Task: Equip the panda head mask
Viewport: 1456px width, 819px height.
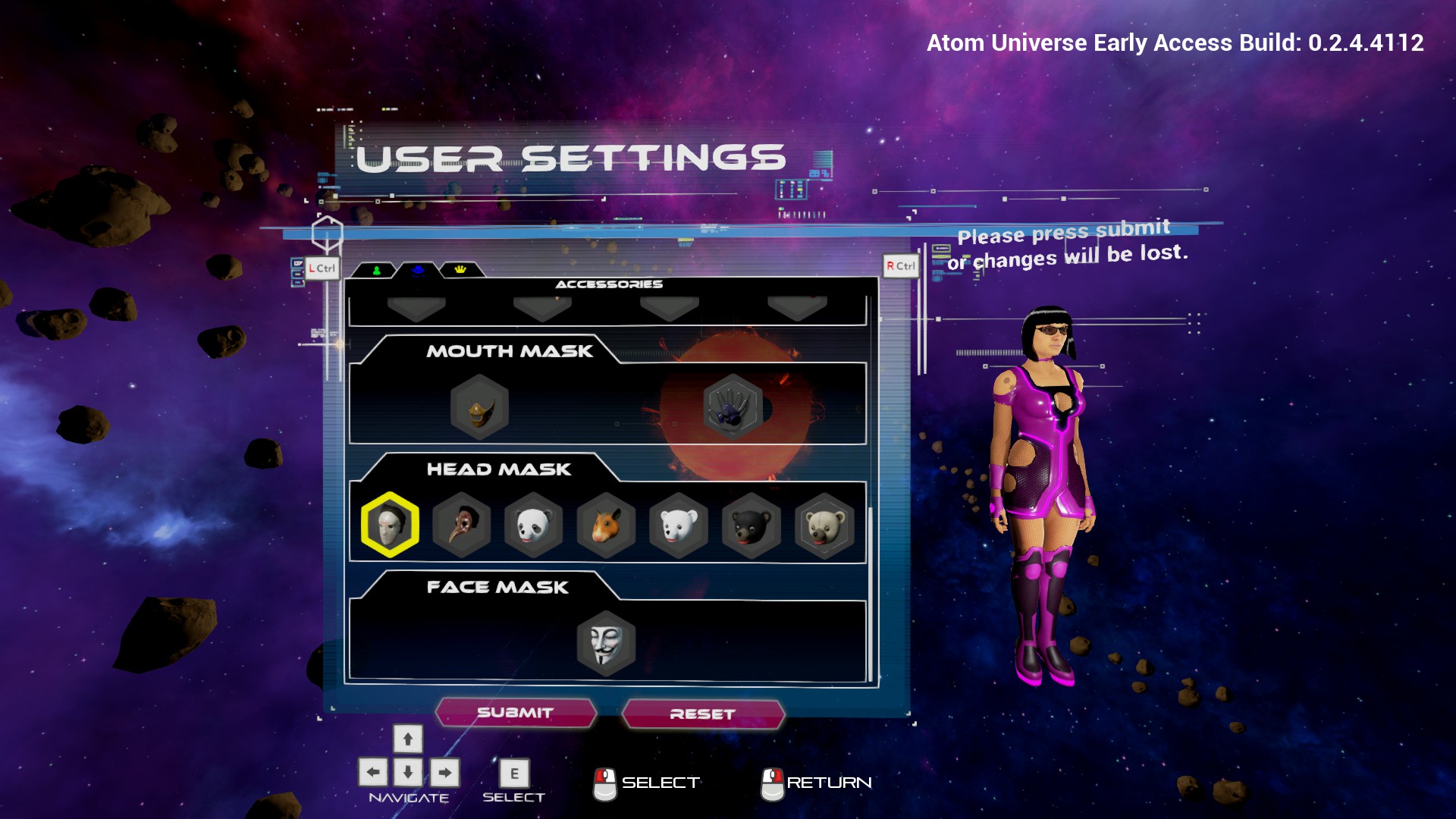Action: [x=534, y=525]
